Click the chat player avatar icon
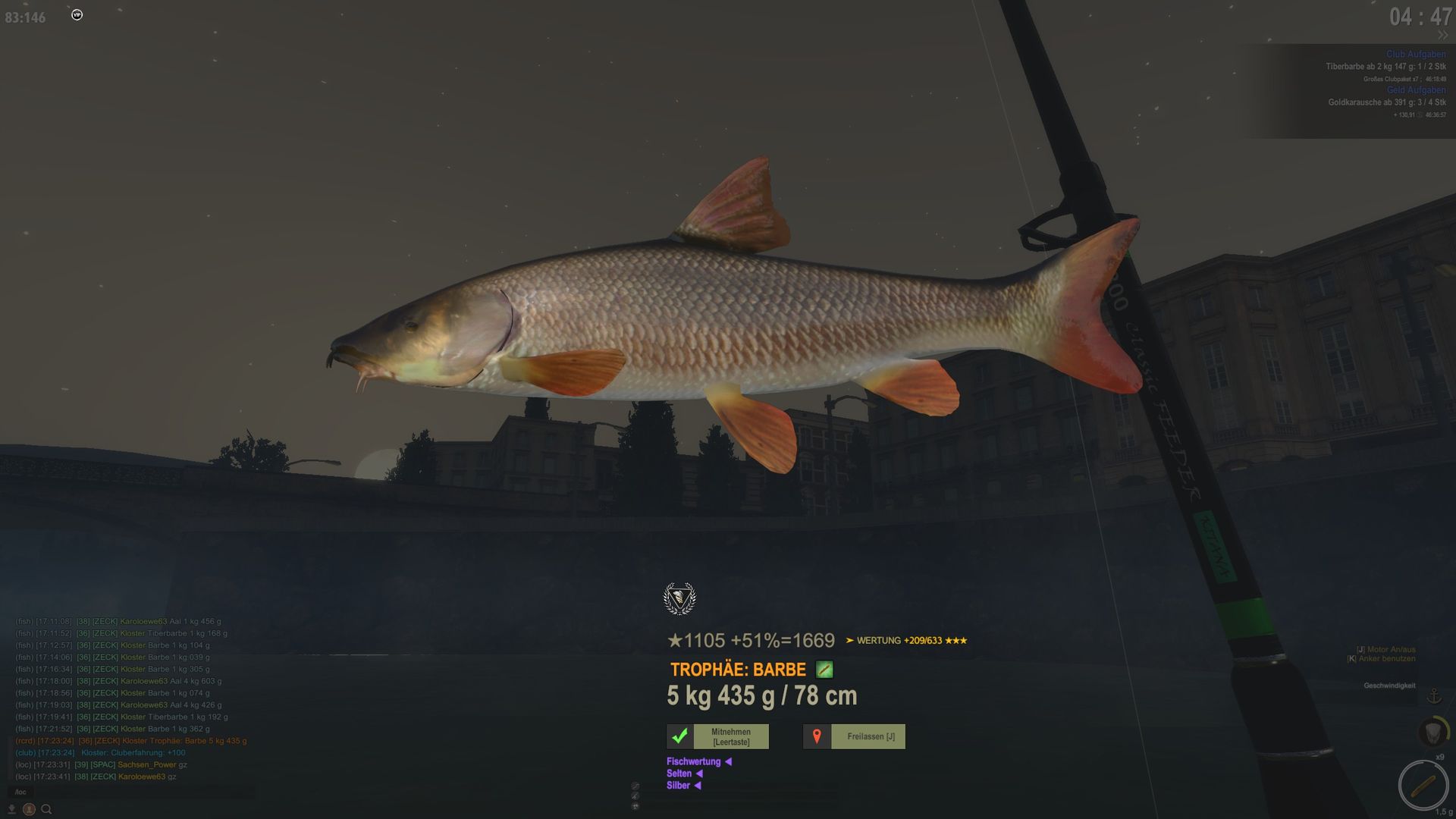 [x=29, y=809]
